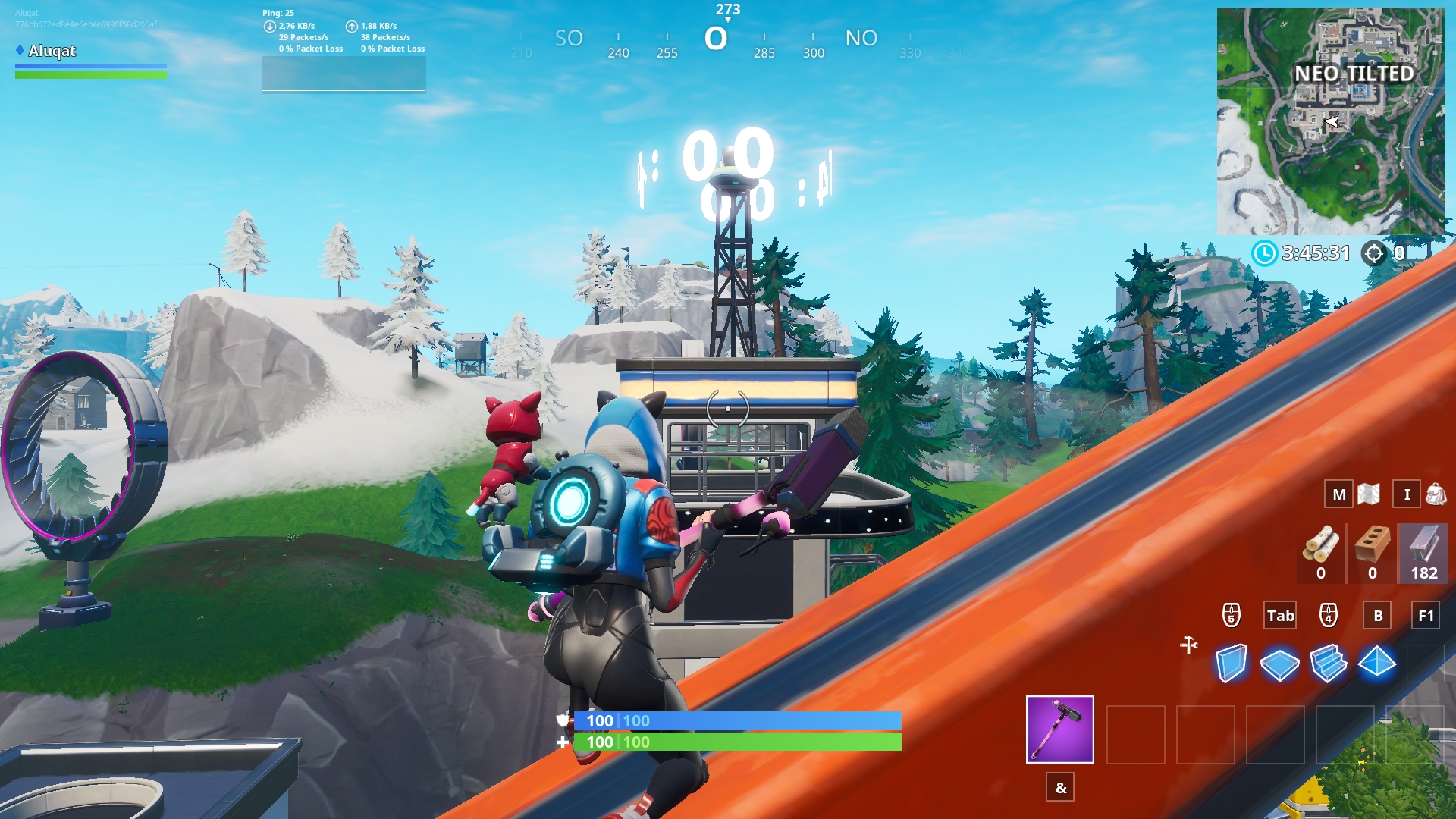Image resolution: width=1456 pixels, height=819 pixels.
Task: Click the Tab key label above the builds
Action: pyautogui.click(x=1280, y=616)
